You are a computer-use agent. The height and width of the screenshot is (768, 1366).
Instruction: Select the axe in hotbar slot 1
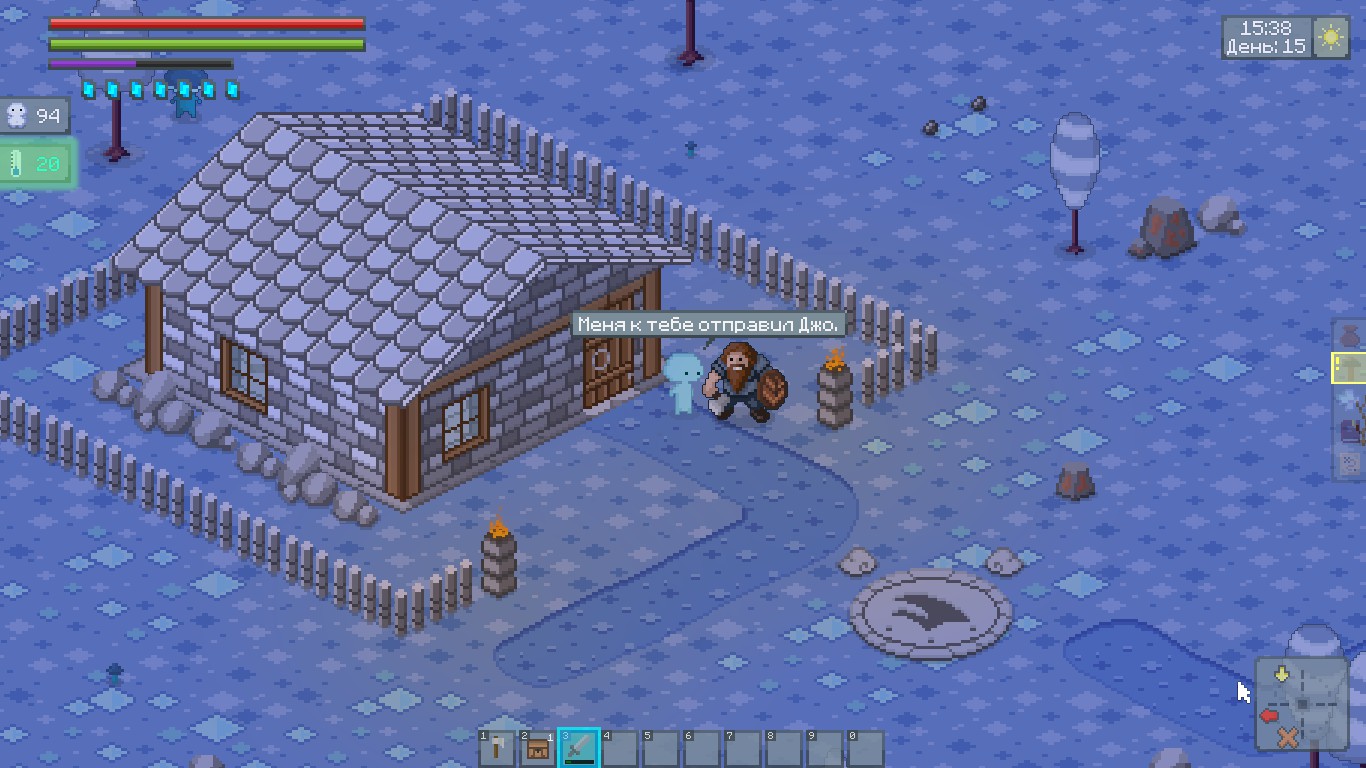click(x=496, y=746)
